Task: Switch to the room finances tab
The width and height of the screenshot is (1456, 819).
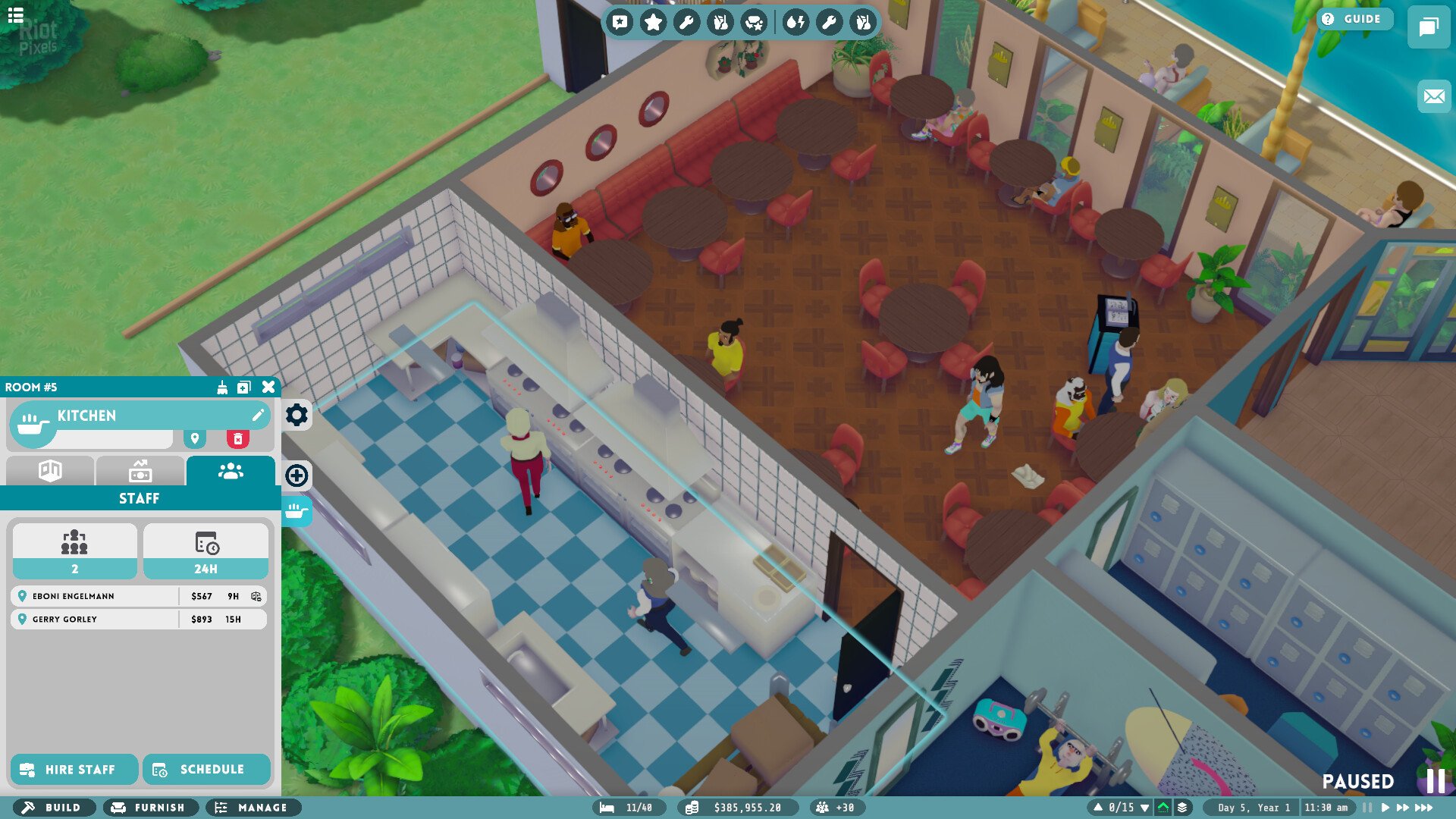Action: click(140, 472)
